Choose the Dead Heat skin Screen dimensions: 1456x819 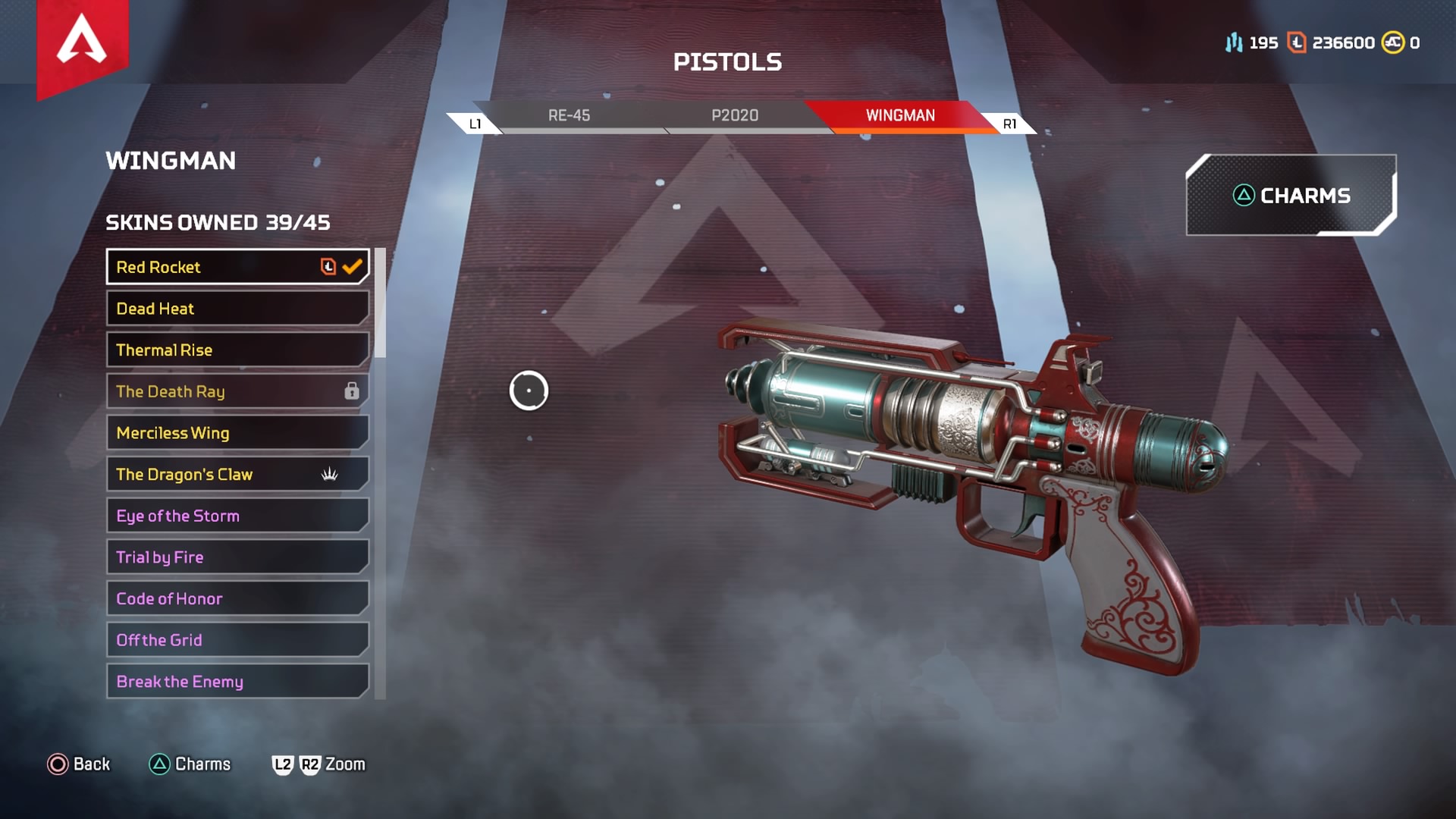pos(237,309)
